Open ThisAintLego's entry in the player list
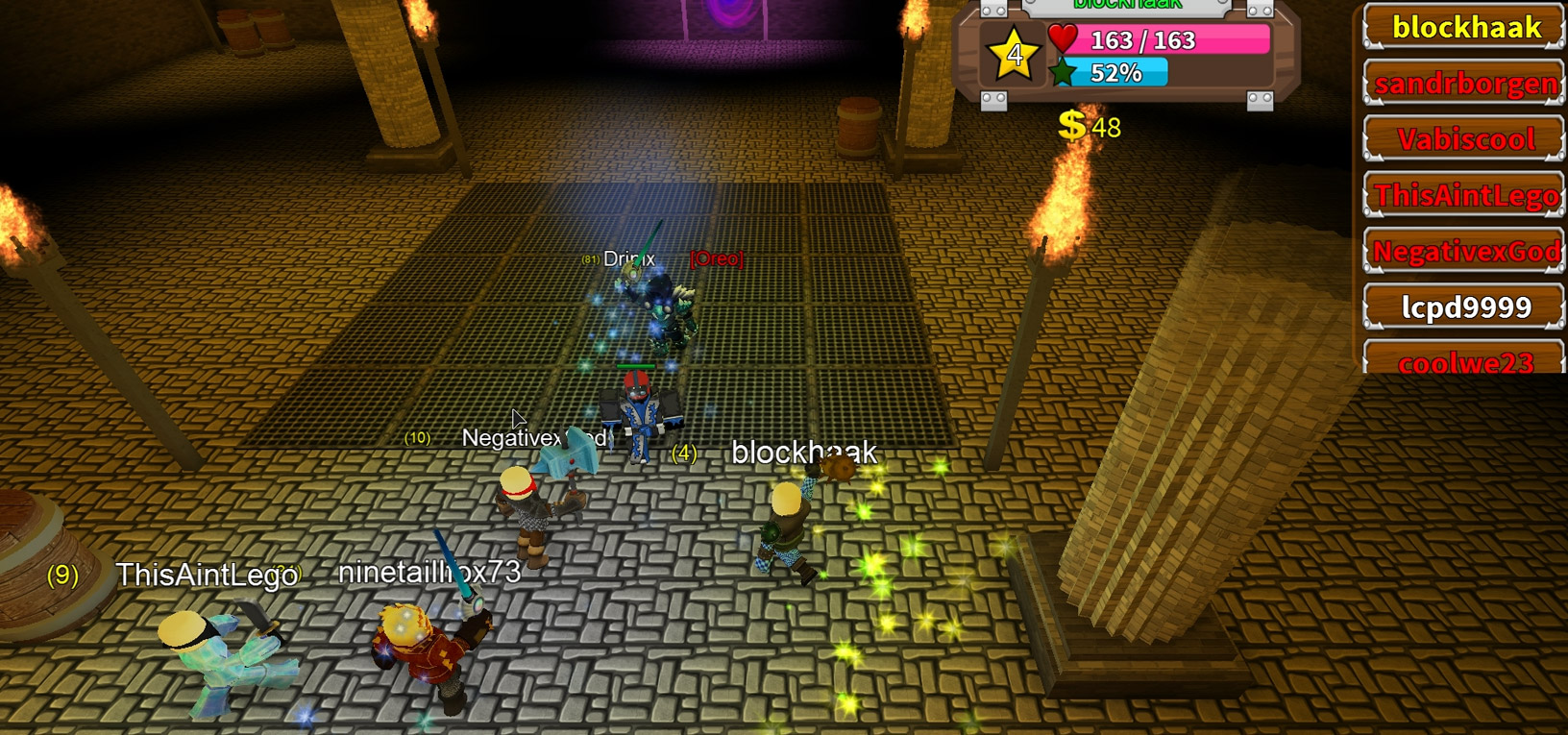This screenshot has height=735, width=1568. point(1465,196)
